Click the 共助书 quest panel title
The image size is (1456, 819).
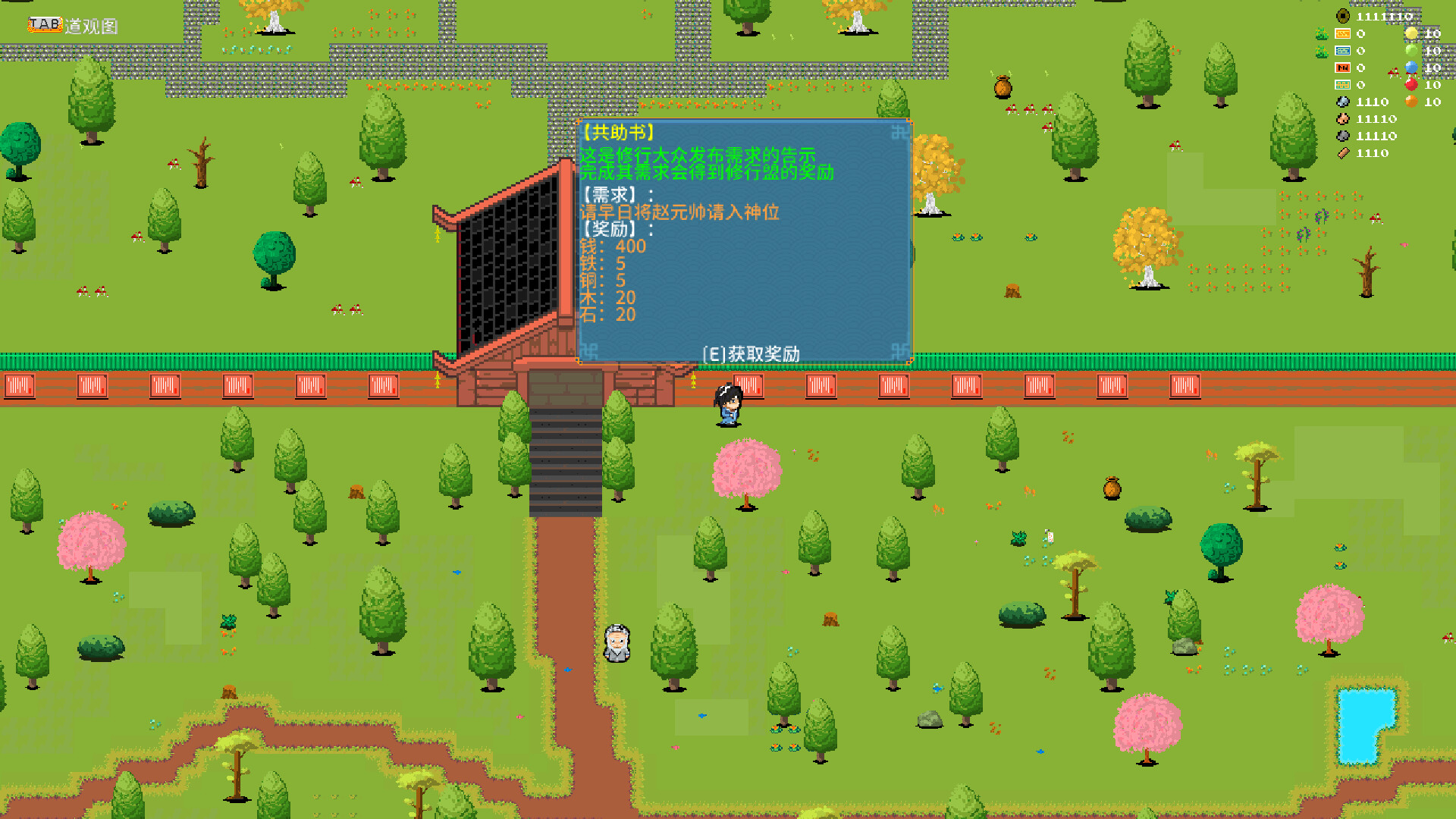coord(616,131)
